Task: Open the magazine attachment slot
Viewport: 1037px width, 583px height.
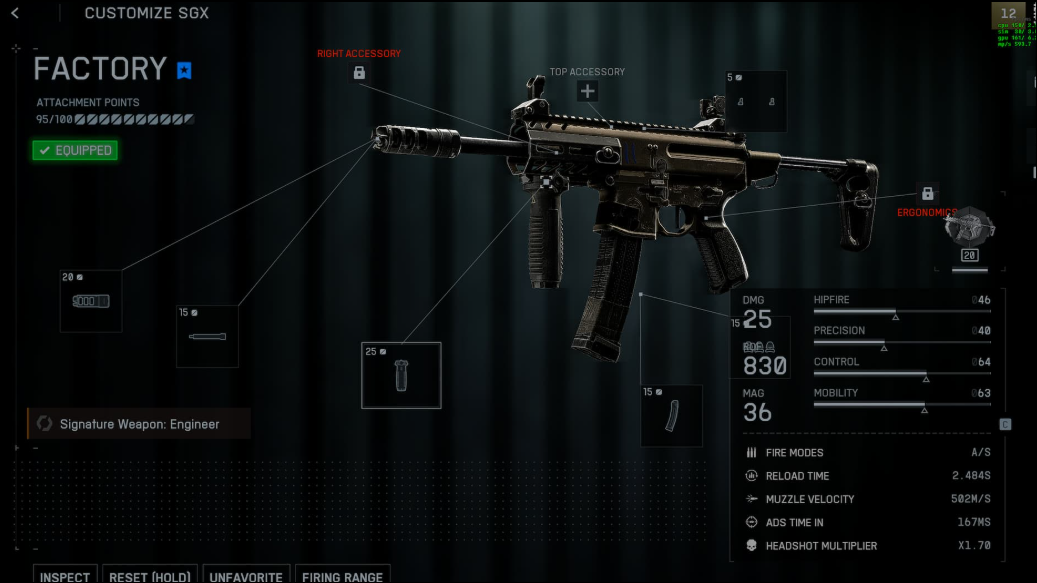Action: pos(671,415)
